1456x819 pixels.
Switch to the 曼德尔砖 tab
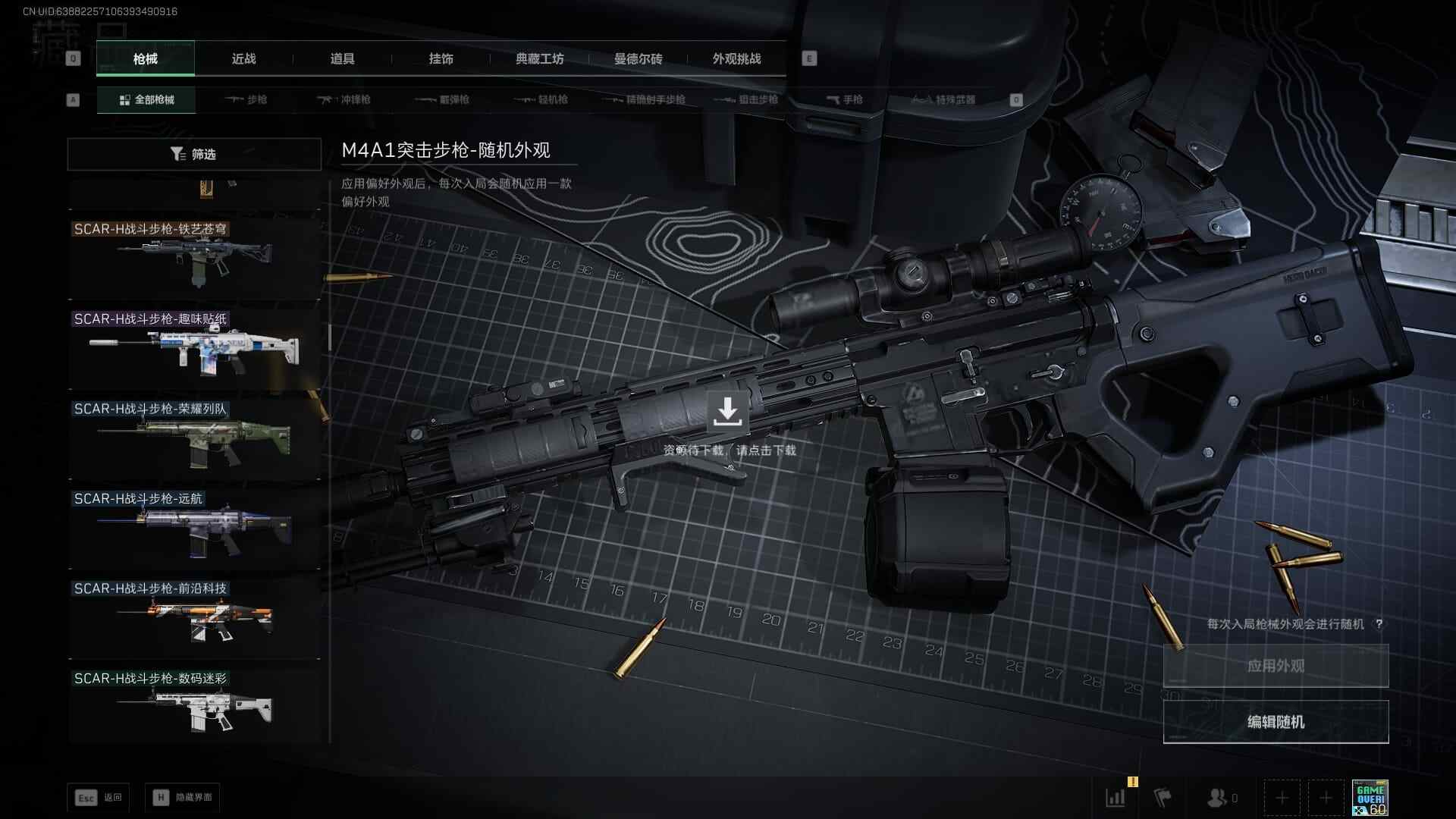(638, 59)
